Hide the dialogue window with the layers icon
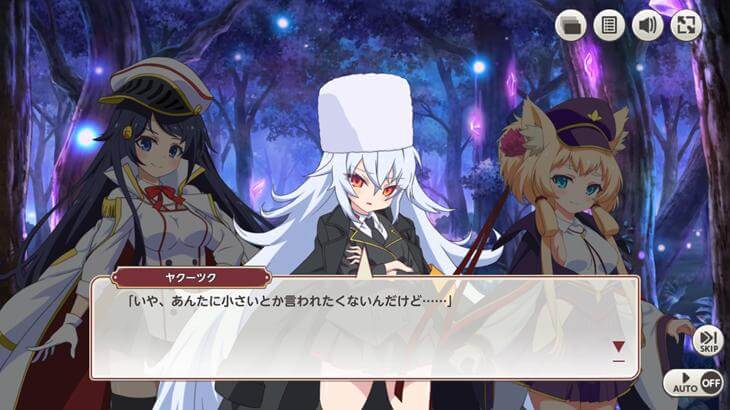Screen dimensions: 730x410 tap(571, 25)
